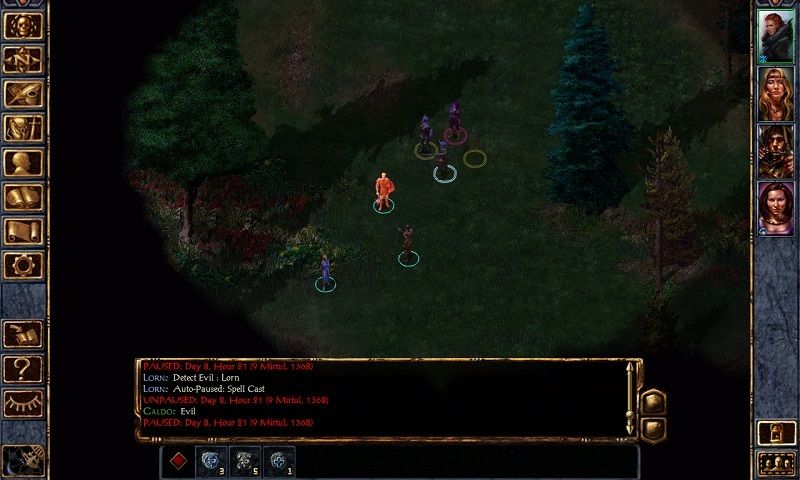The width and height of the screenshot is (800, 480).
Task: Choose the quick spell slot with count 5
Action: coord(245,461)
